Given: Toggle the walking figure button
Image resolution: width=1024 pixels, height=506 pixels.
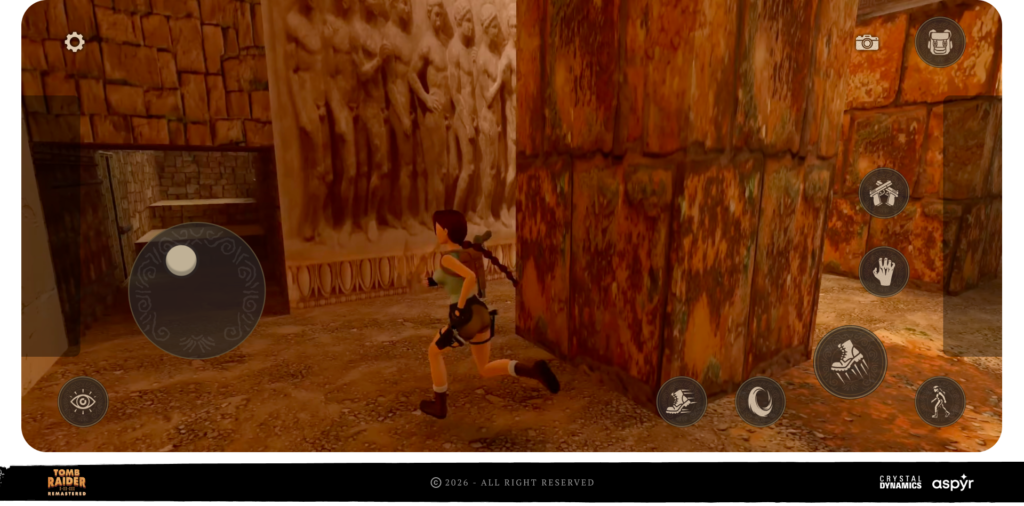Looking at the screenshot, I should click(940, 401).
